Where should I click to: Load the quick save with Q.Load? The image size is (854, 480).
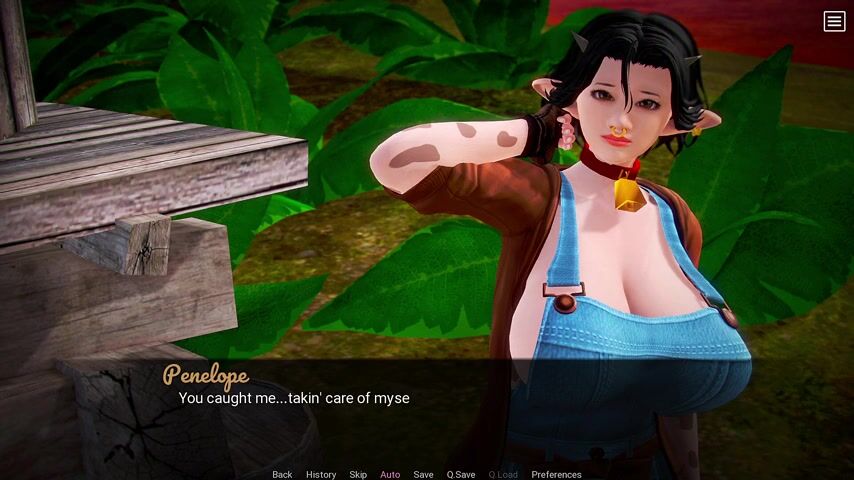503,474
